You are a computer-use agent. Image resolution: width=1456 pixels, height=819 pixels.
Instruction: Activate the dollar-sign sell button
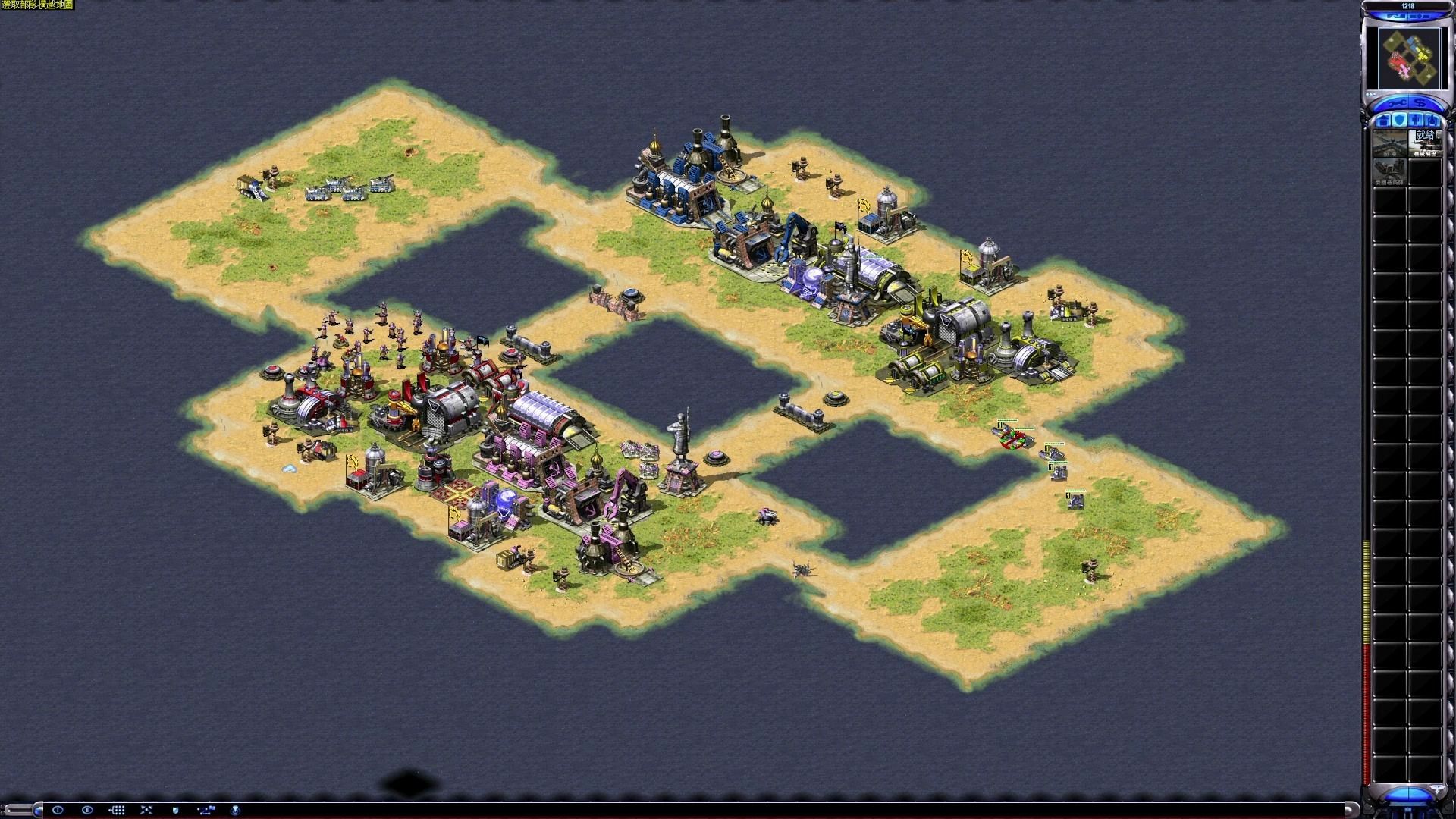1420,103
